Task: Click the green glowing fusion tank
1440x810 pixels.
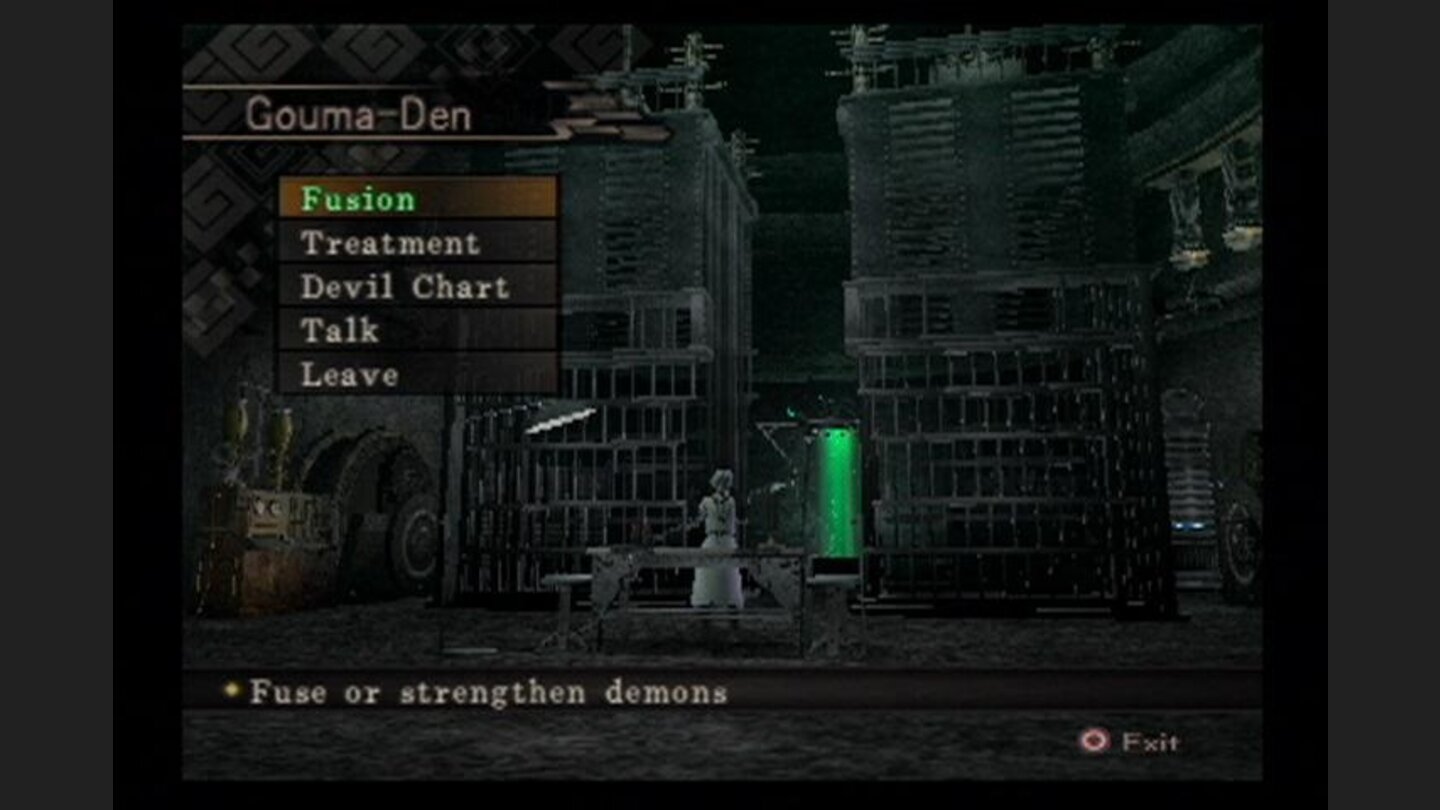Action: coord(836,490)
